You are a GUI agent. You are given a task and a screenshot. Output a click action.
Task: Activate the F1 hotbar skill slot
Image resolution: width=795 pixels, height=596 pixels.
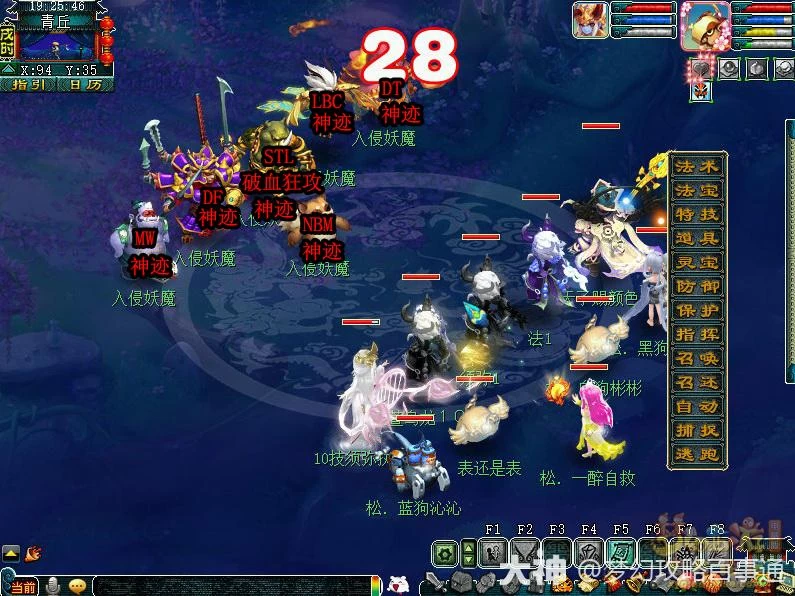[x=493, y=552]
